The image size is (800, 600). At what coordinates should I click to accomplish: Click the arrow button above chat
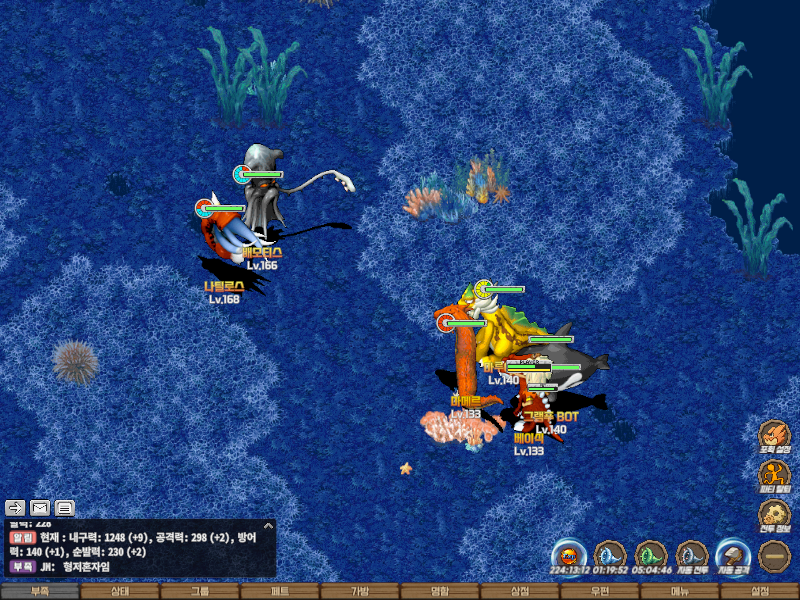[x=16, y=507]
